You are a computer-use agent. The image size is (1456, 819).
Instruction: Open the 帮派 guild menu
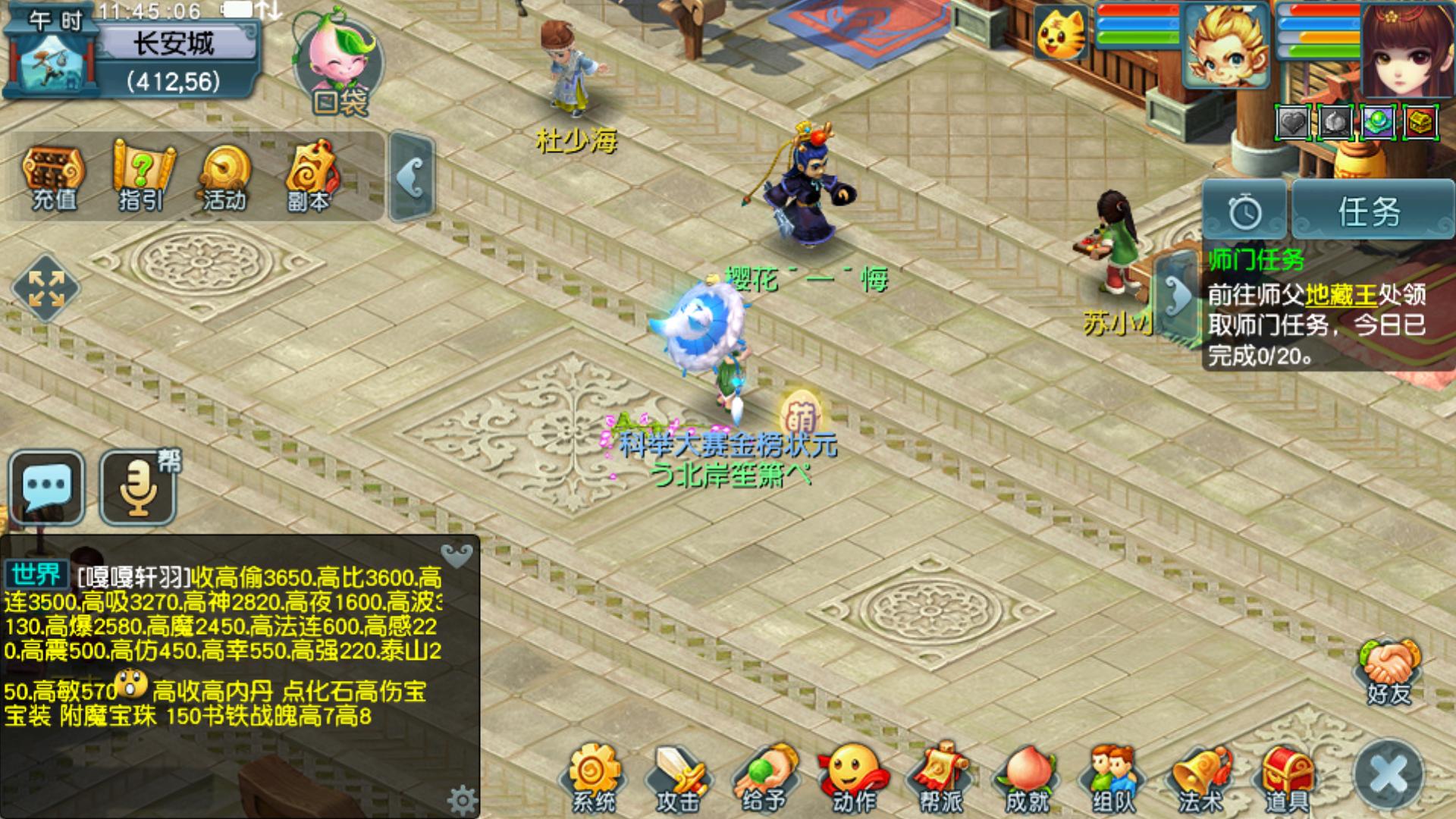coord(940,778)
